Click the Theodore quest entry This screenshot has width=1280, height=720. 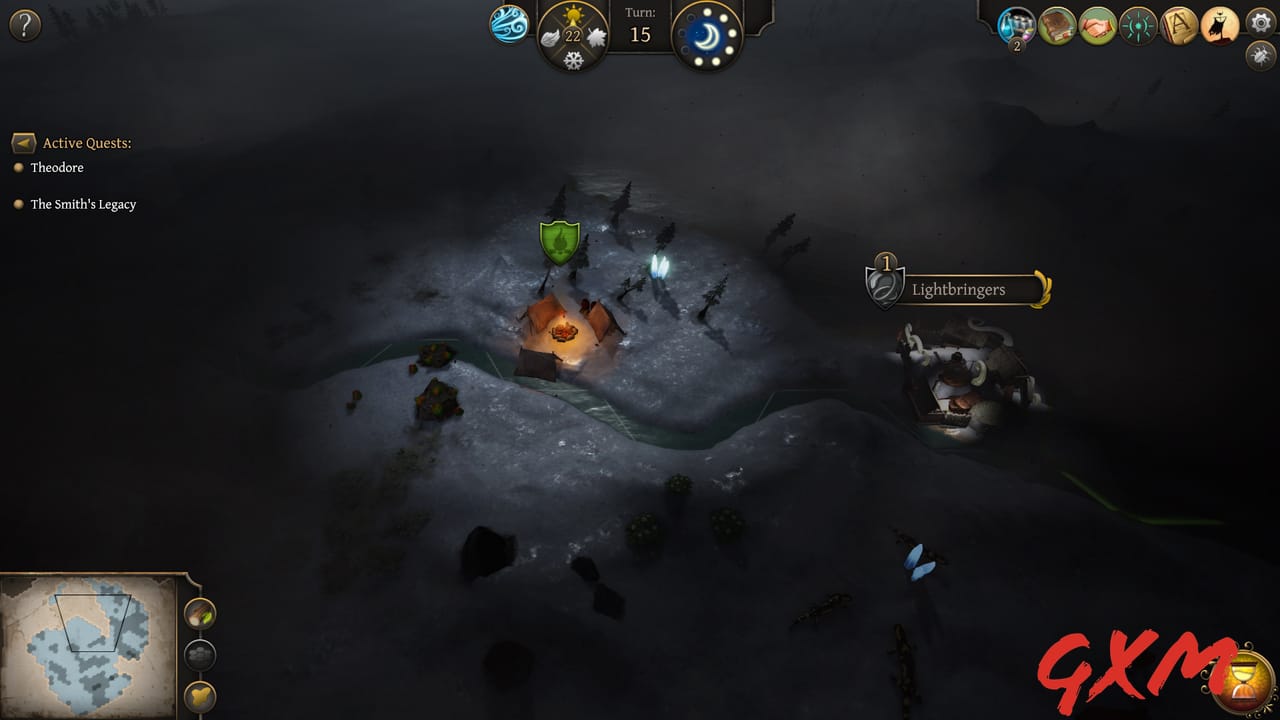coord(57,167)
